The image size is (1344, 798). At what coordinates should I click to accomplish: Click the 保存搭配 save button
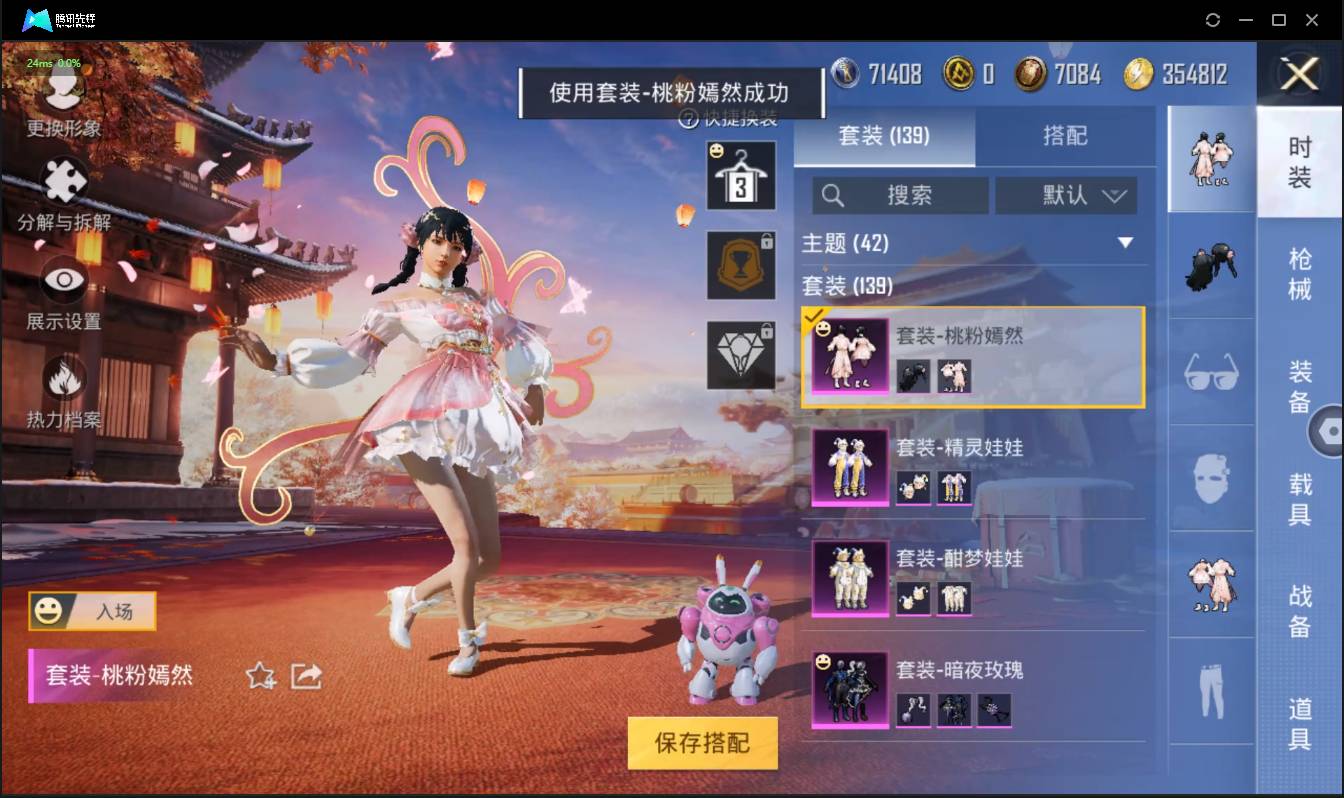(702, 743)
